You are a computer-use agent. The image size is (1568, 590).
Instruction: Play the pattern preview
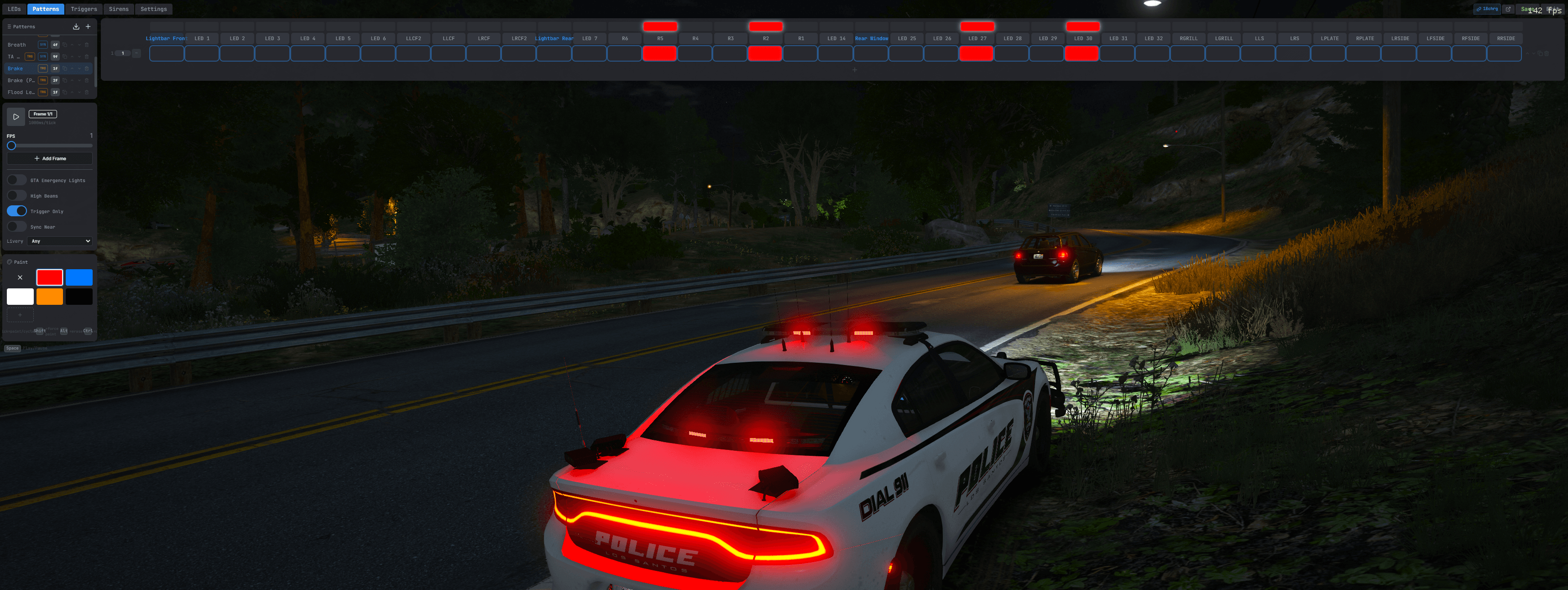pos(16,117)
